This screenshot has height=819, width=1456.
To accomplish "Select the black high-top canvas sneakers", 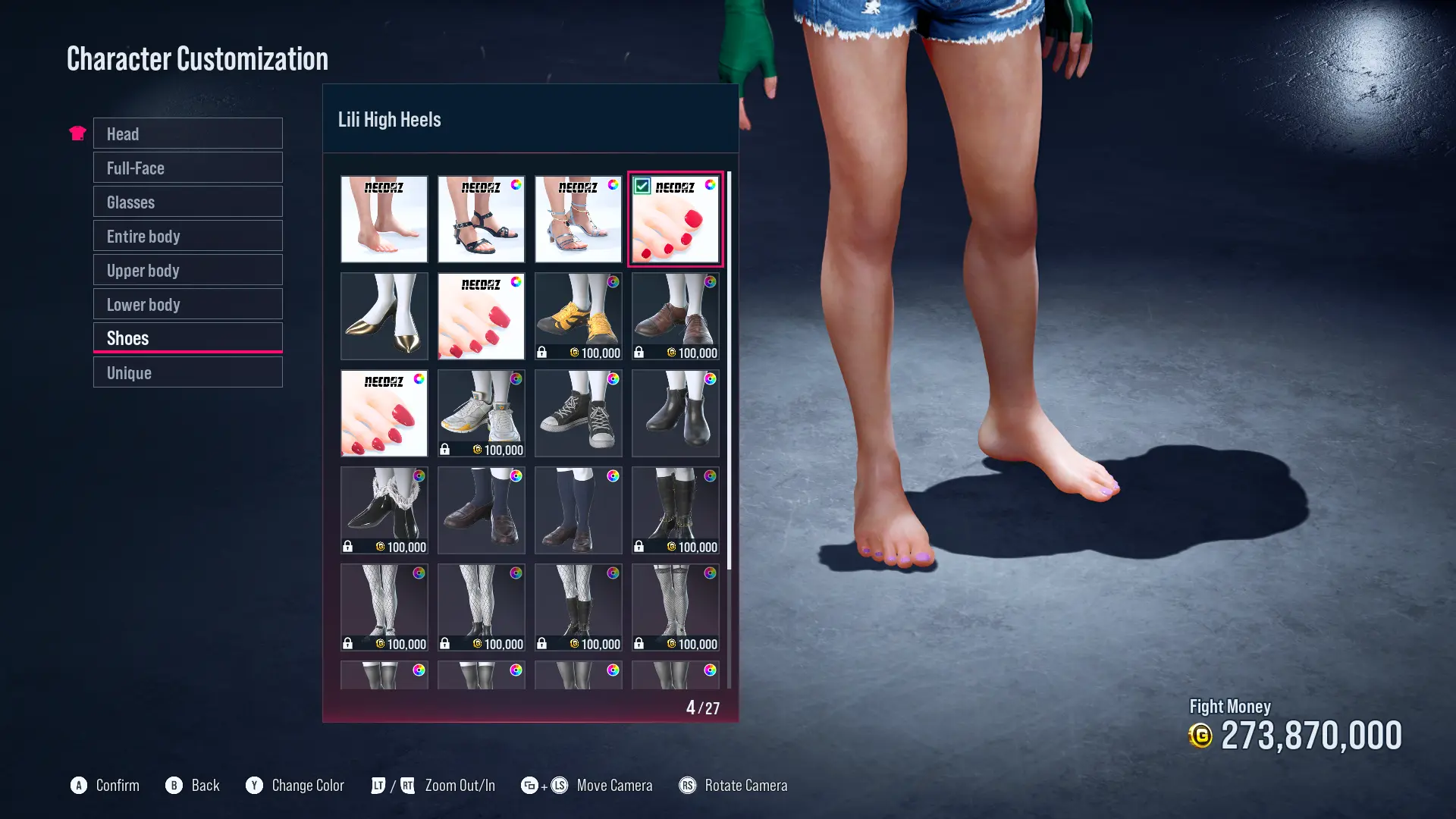I will [578, 413].
